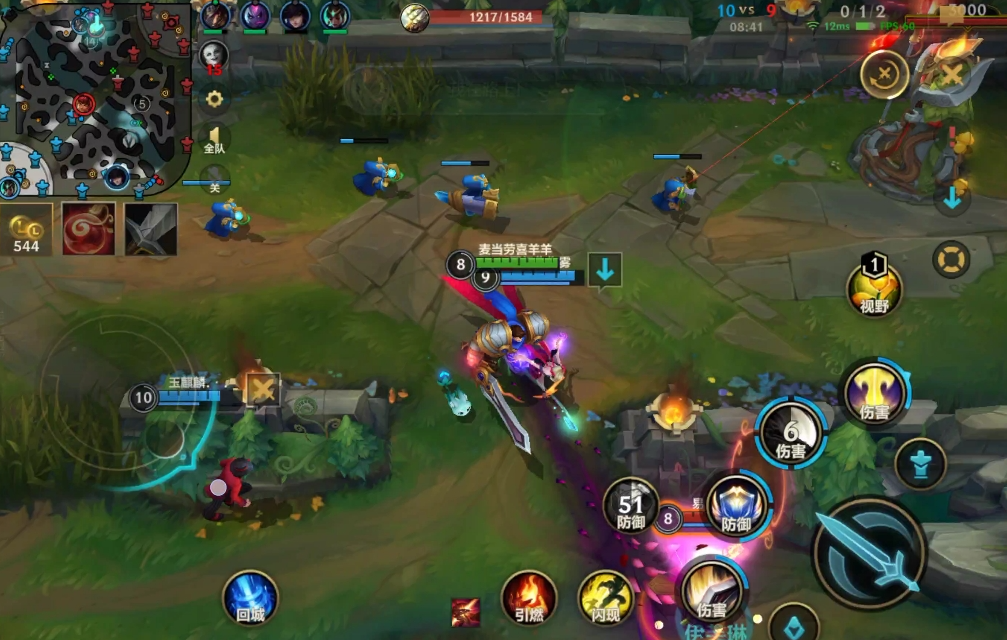Cast the 防御 shield ability
Screen dimensions: 1007x640
point(737,505)
